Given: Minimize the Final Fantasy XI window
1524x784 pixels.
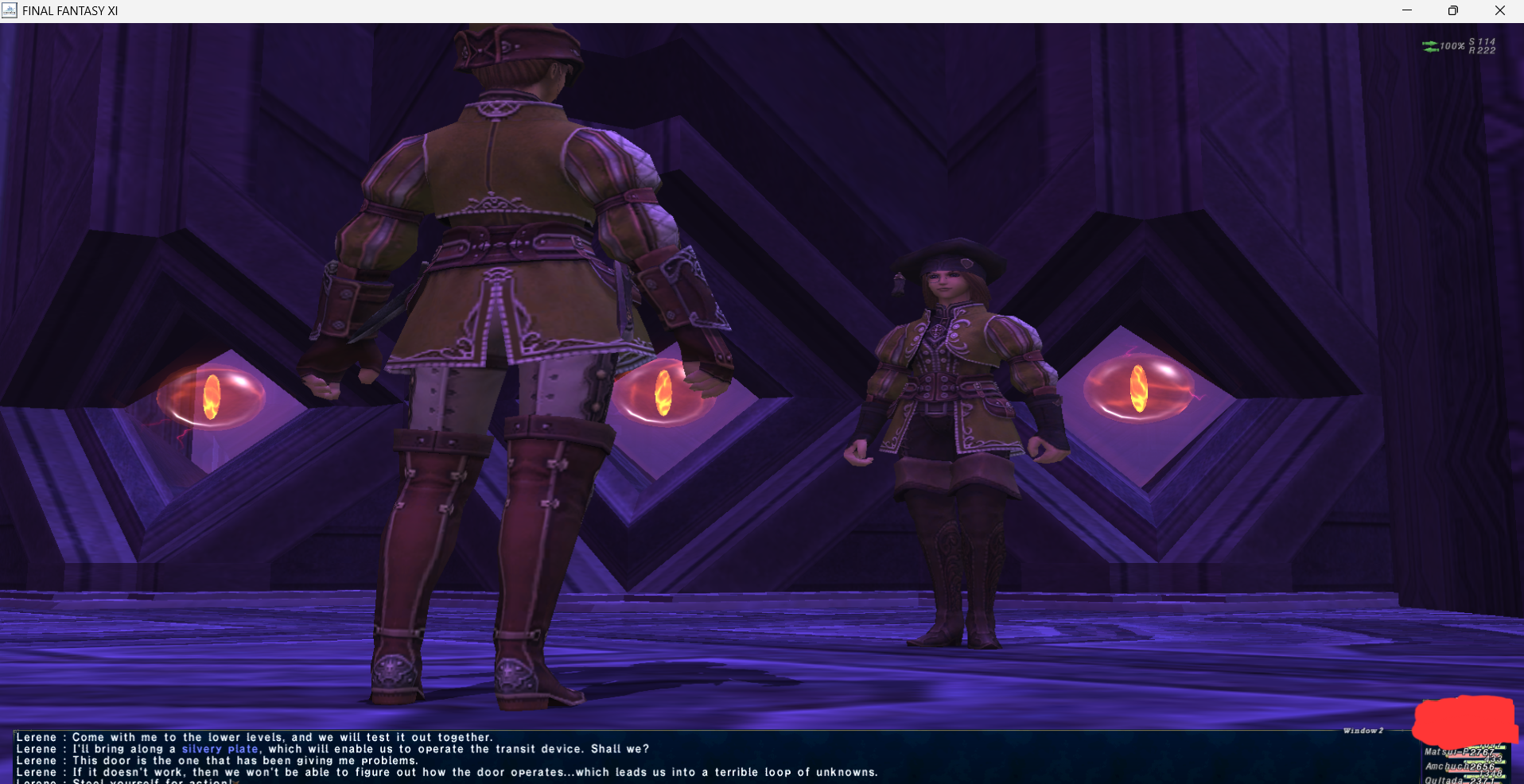Looking at the screenshot, I should pos(1406,10).
